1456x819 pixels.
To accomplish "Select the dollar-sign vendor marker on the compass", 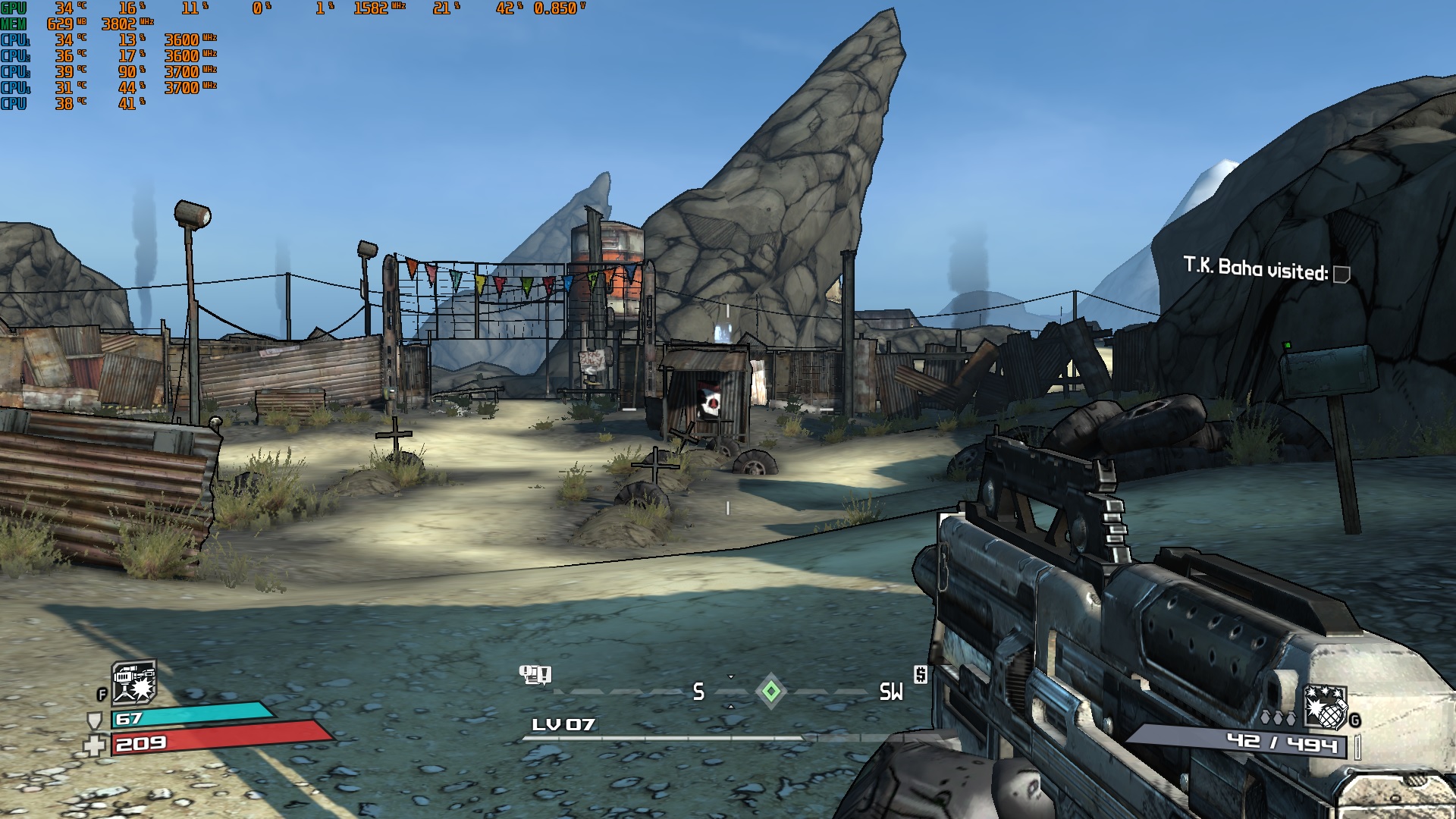I will [921, 674].
